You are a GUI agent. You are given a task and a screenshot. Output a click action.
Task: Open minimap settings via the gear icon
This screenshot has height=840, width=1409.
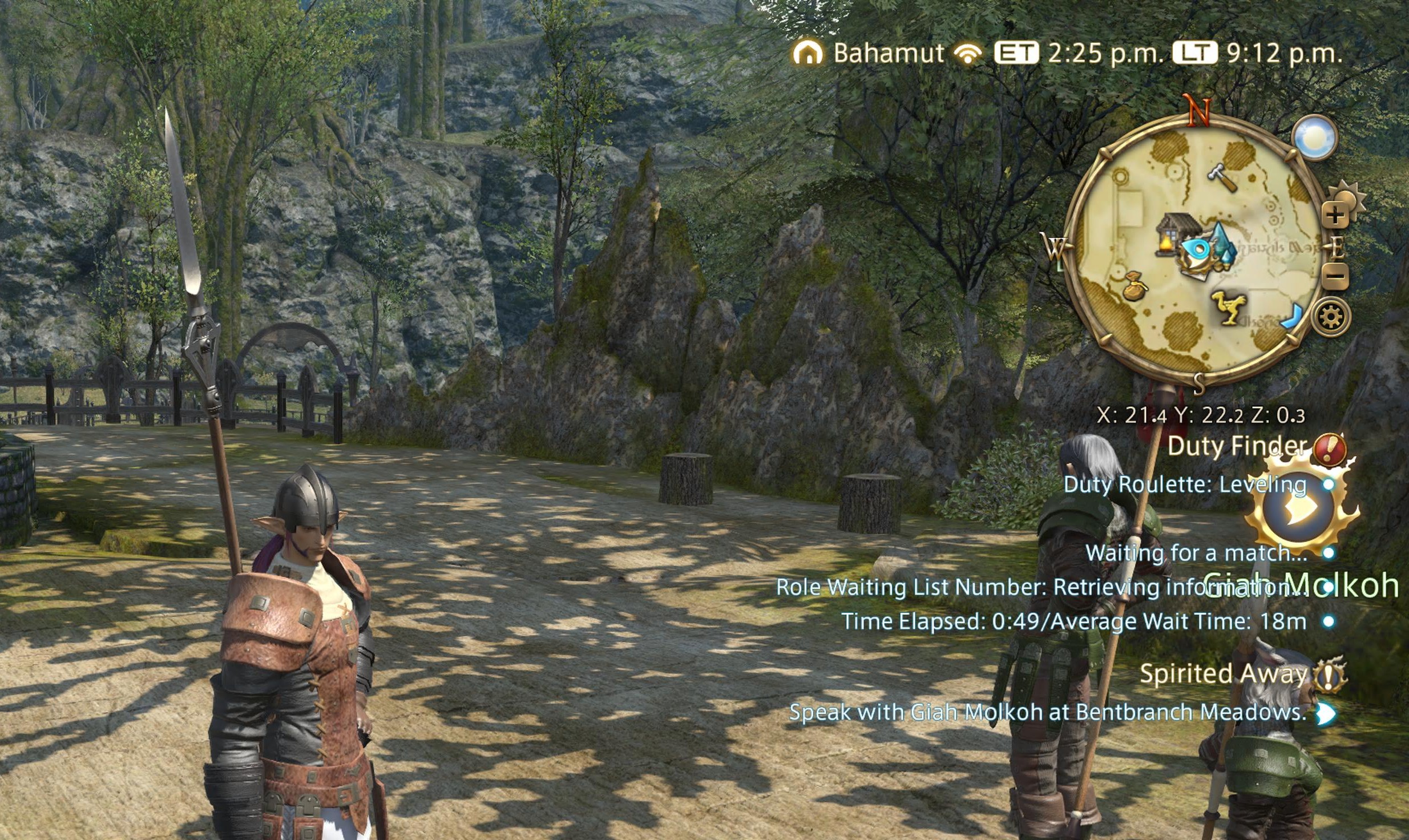1331,317
